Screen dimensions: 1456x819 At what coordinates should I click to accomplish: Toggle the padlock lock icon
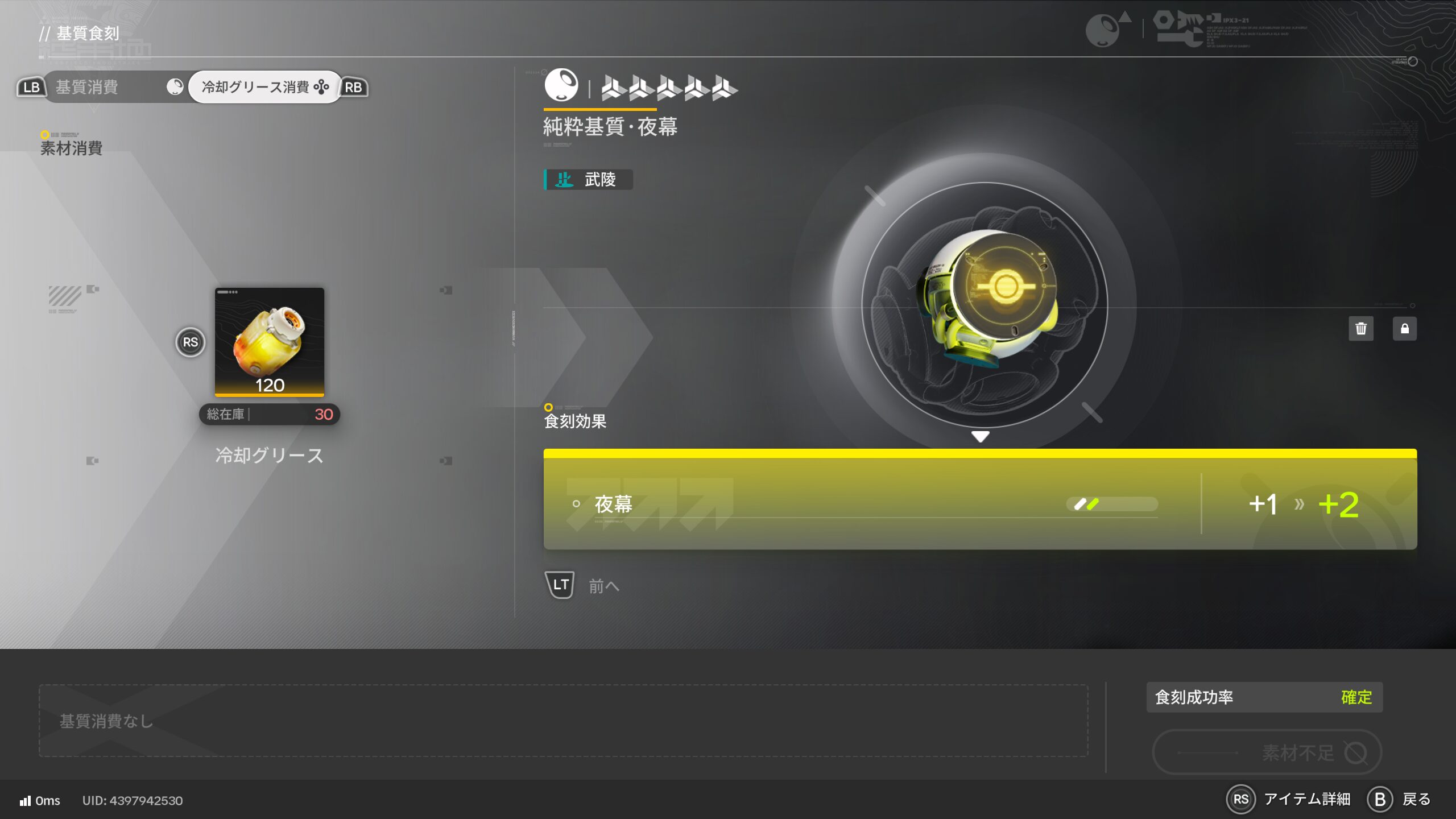click(x=1404, y=329)
